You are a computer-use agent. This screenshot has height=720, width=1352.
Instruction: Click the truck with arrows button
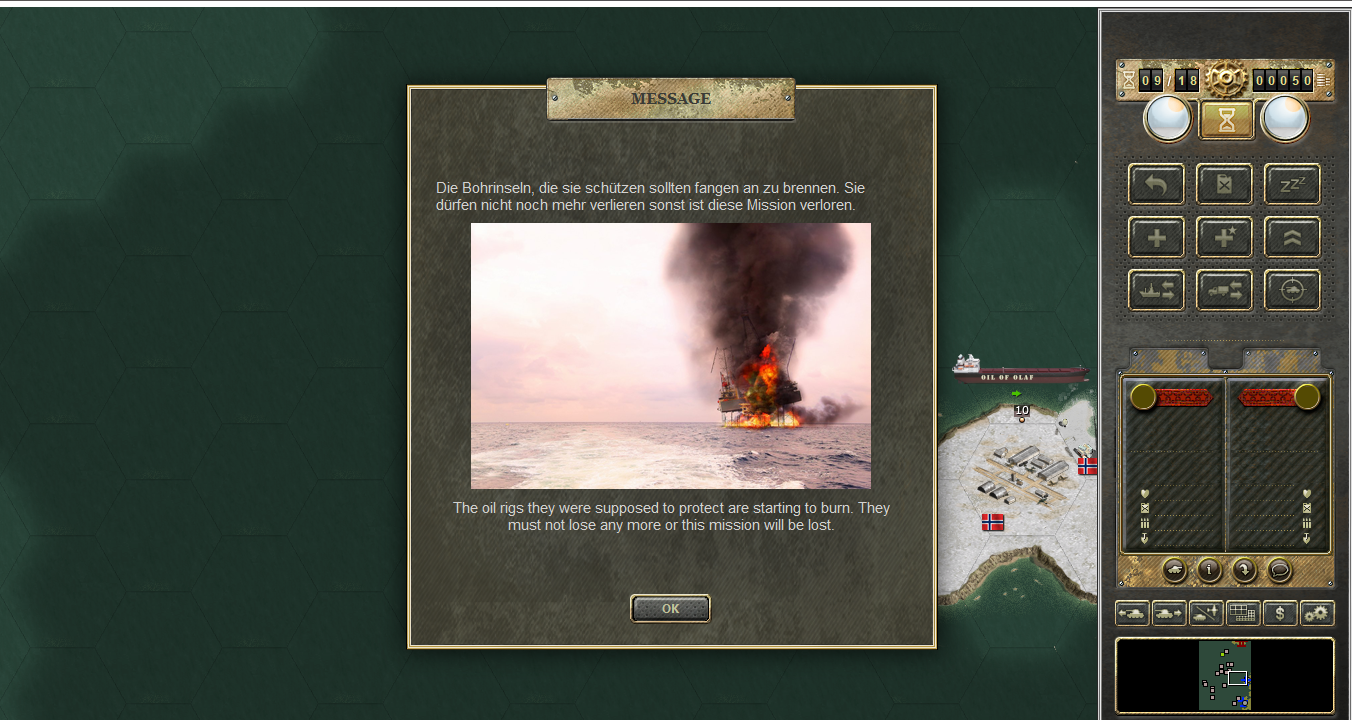click(x=1224, y=290)
